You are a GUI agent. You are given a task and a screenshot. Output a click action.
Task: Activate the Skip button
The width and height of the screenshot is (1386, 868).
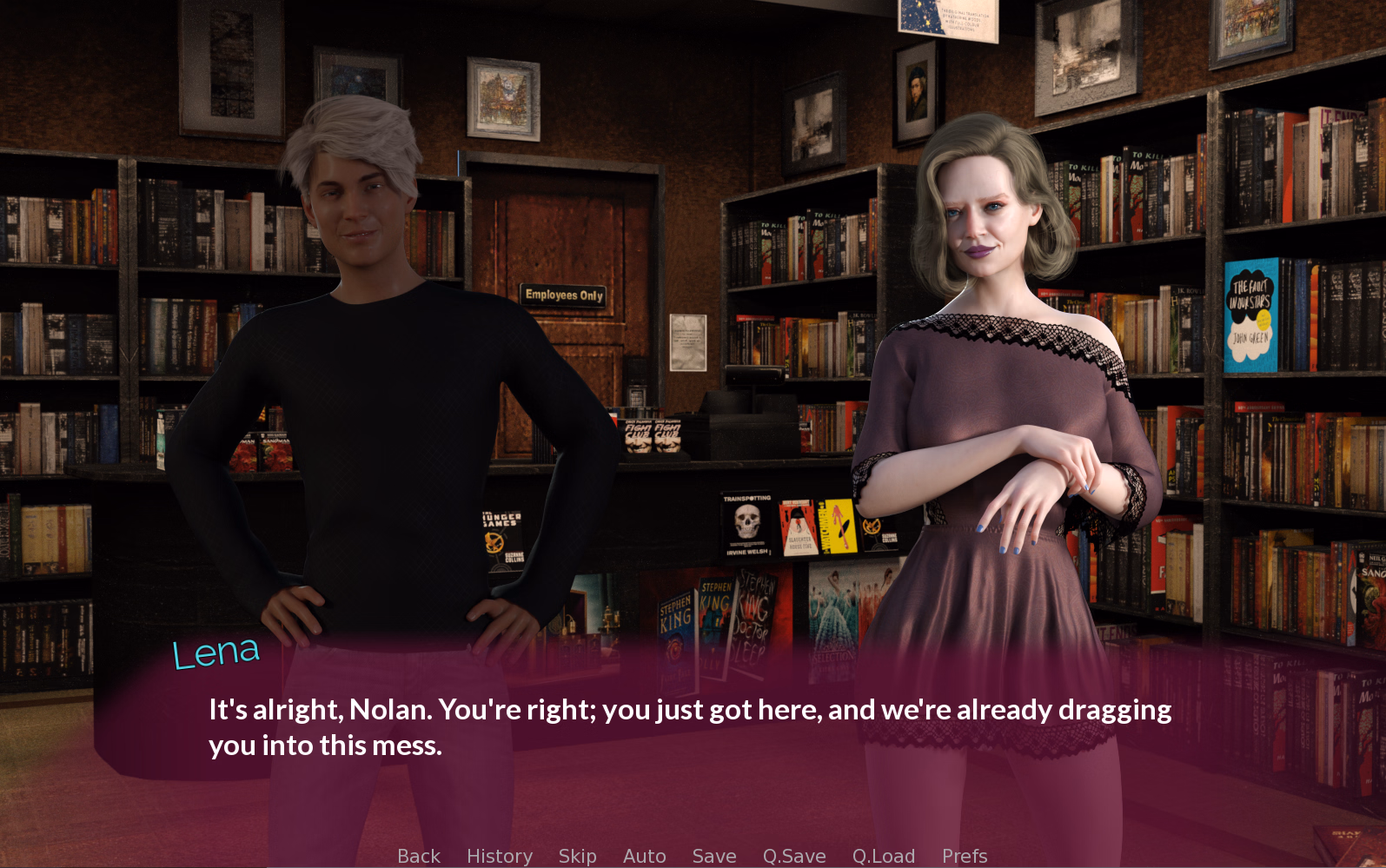(x=577, y=856)
